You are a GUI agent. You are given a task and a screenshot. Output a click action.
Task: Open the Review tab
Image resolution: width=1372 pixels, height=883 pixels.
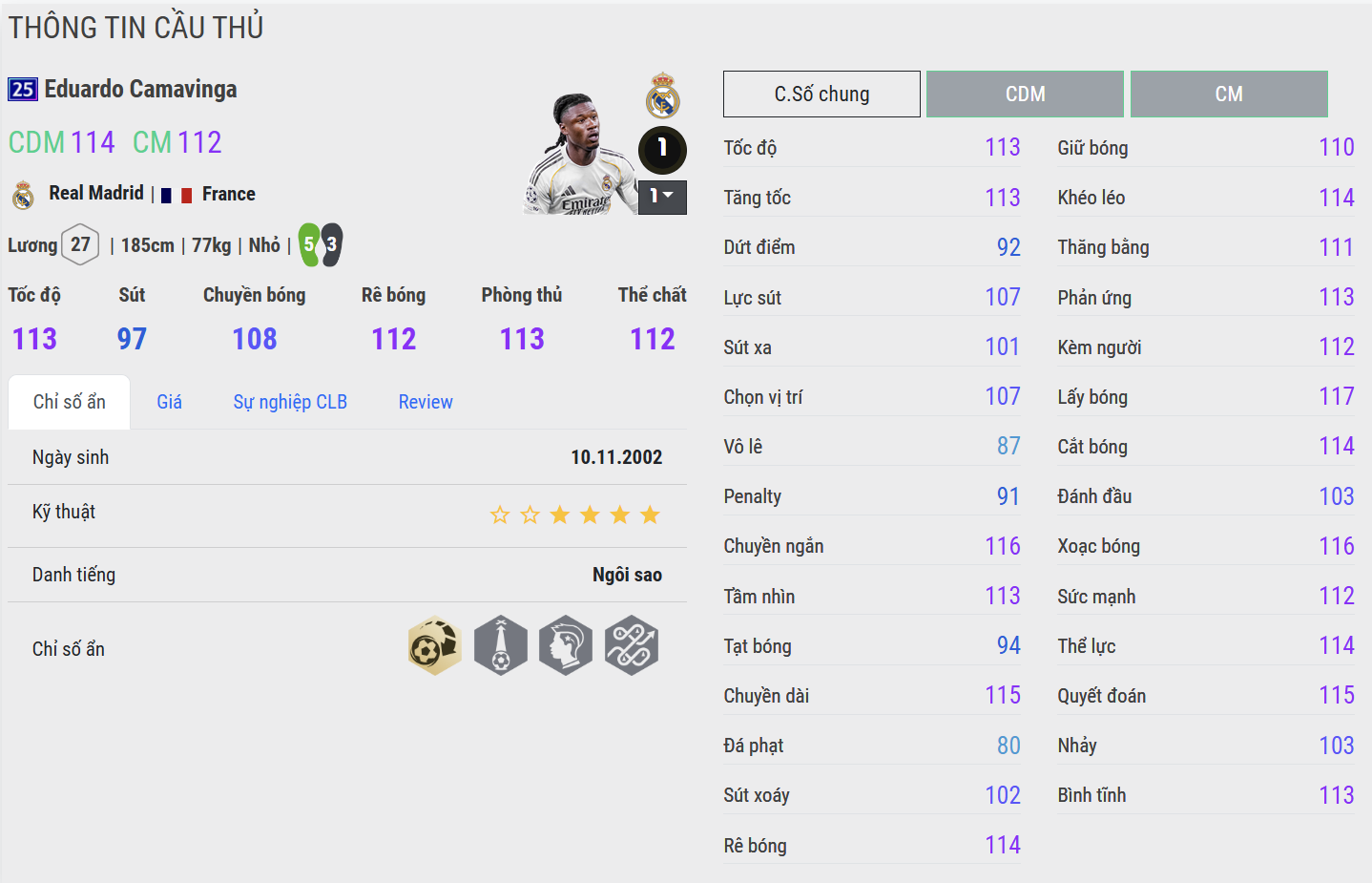tap(426, 402)
